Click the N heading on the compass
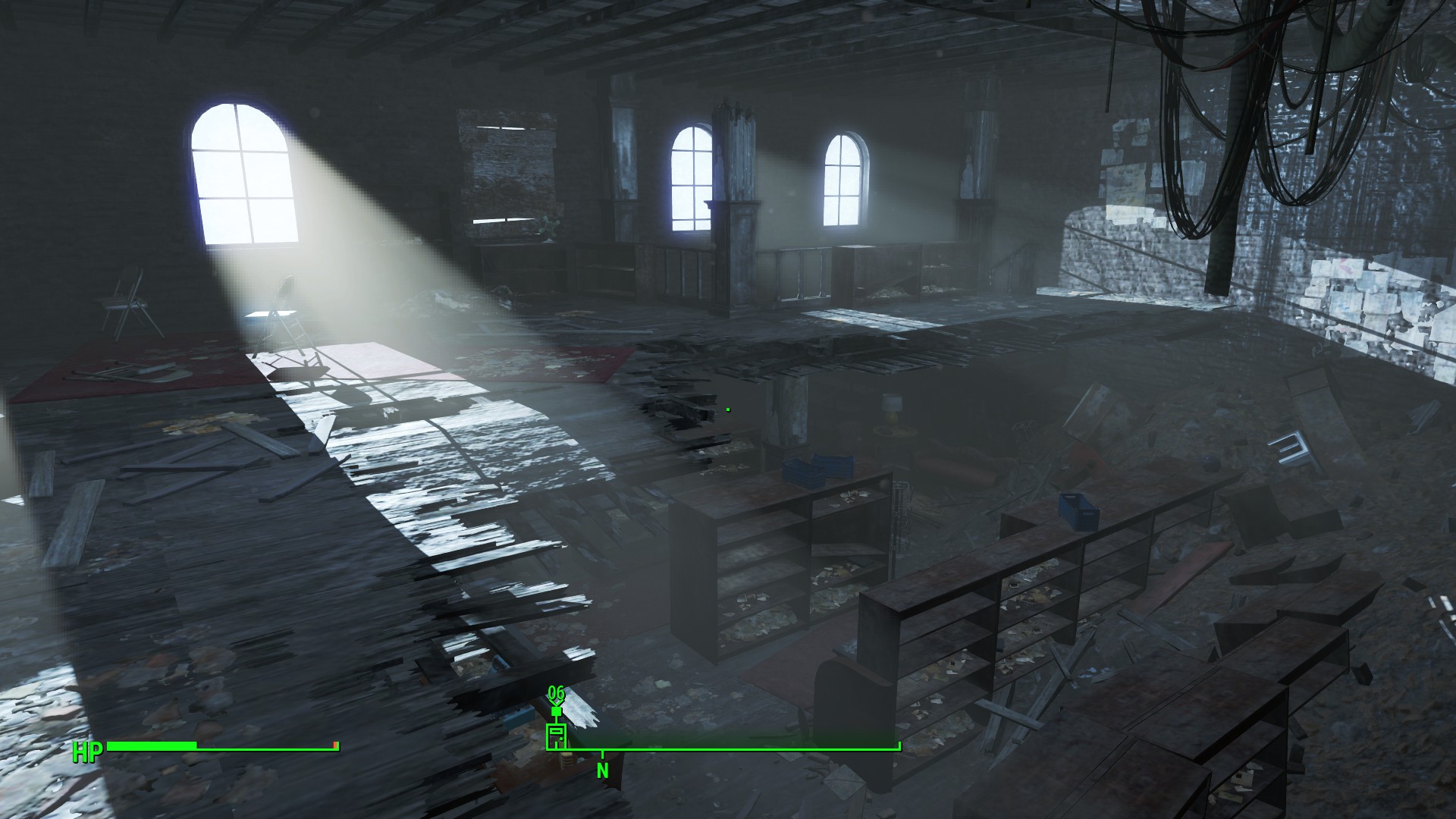 602,771
